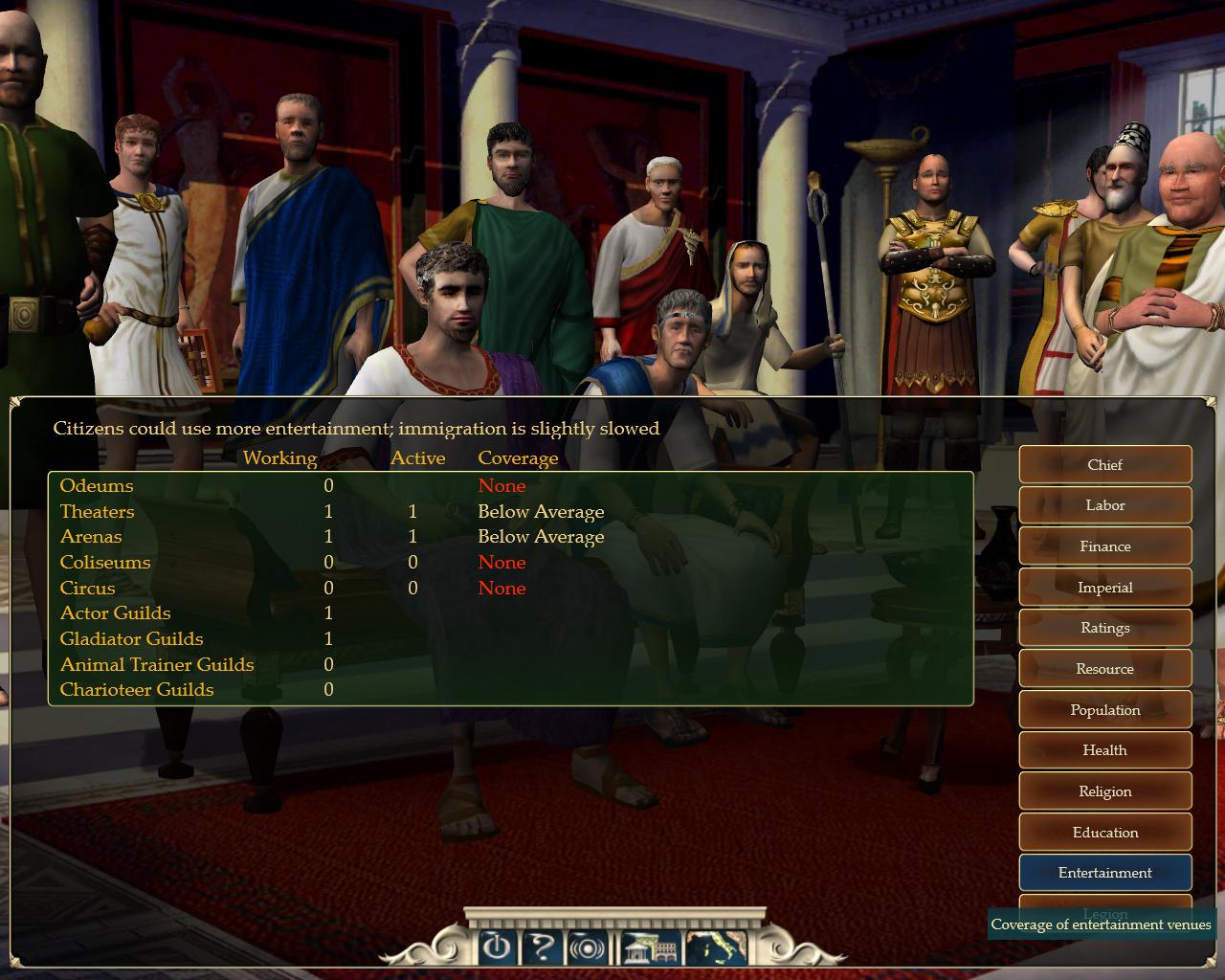
Task: Select the Theaters row in the list
Action: 98,512
